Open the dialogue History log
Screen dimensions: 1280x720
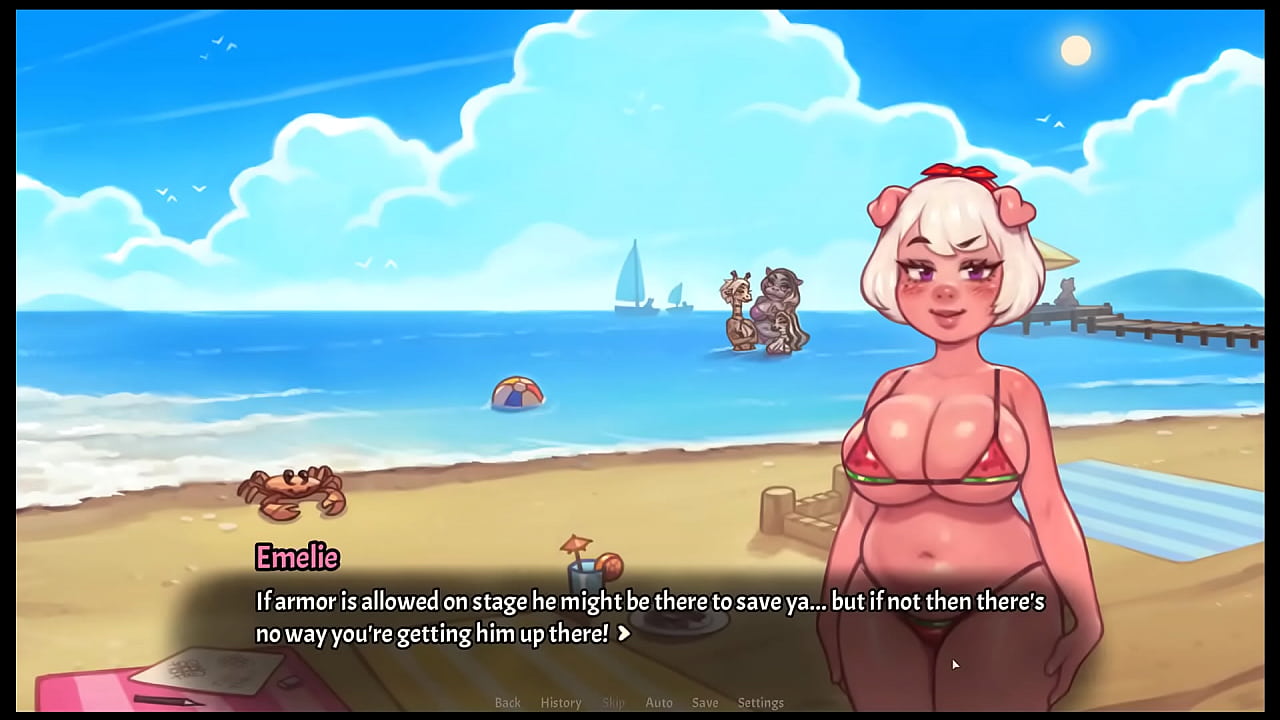(x=560, y=703)
